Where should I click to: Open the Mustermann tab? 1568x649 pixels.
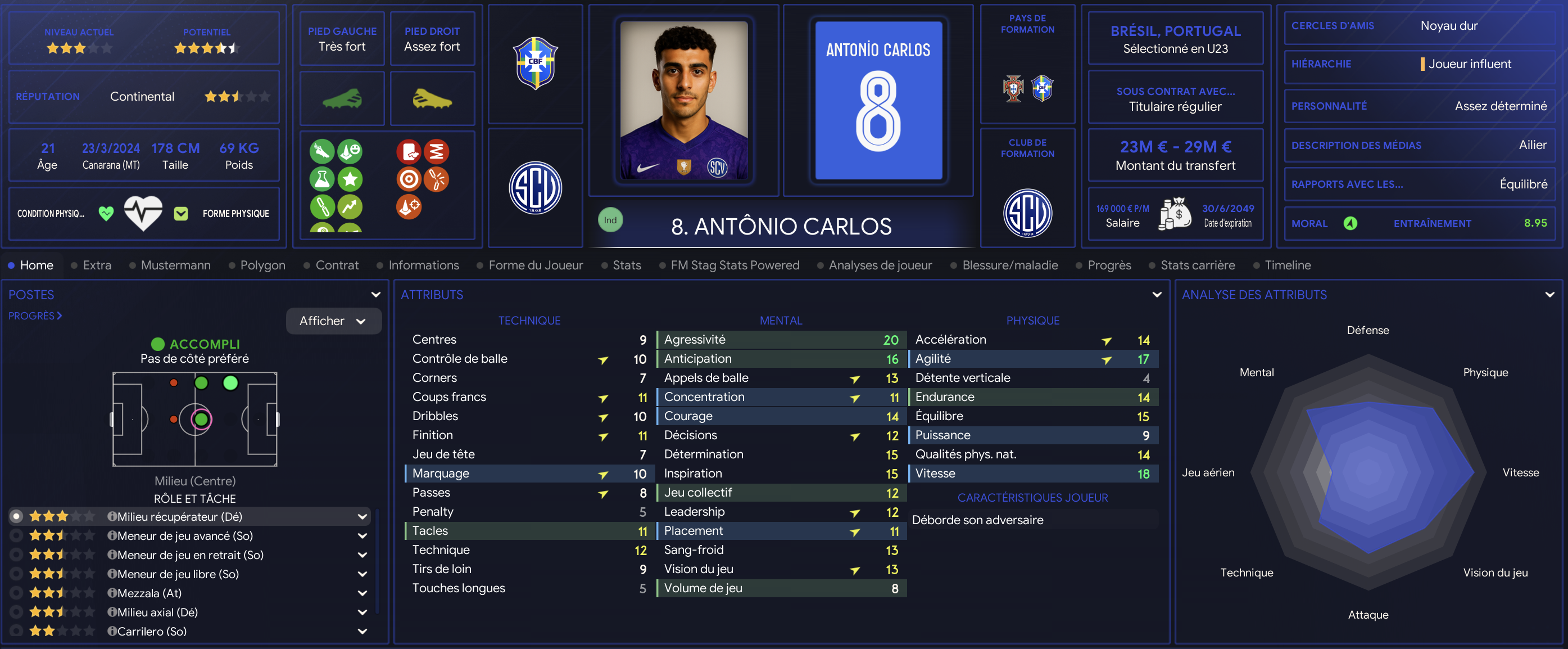point(175,265)
